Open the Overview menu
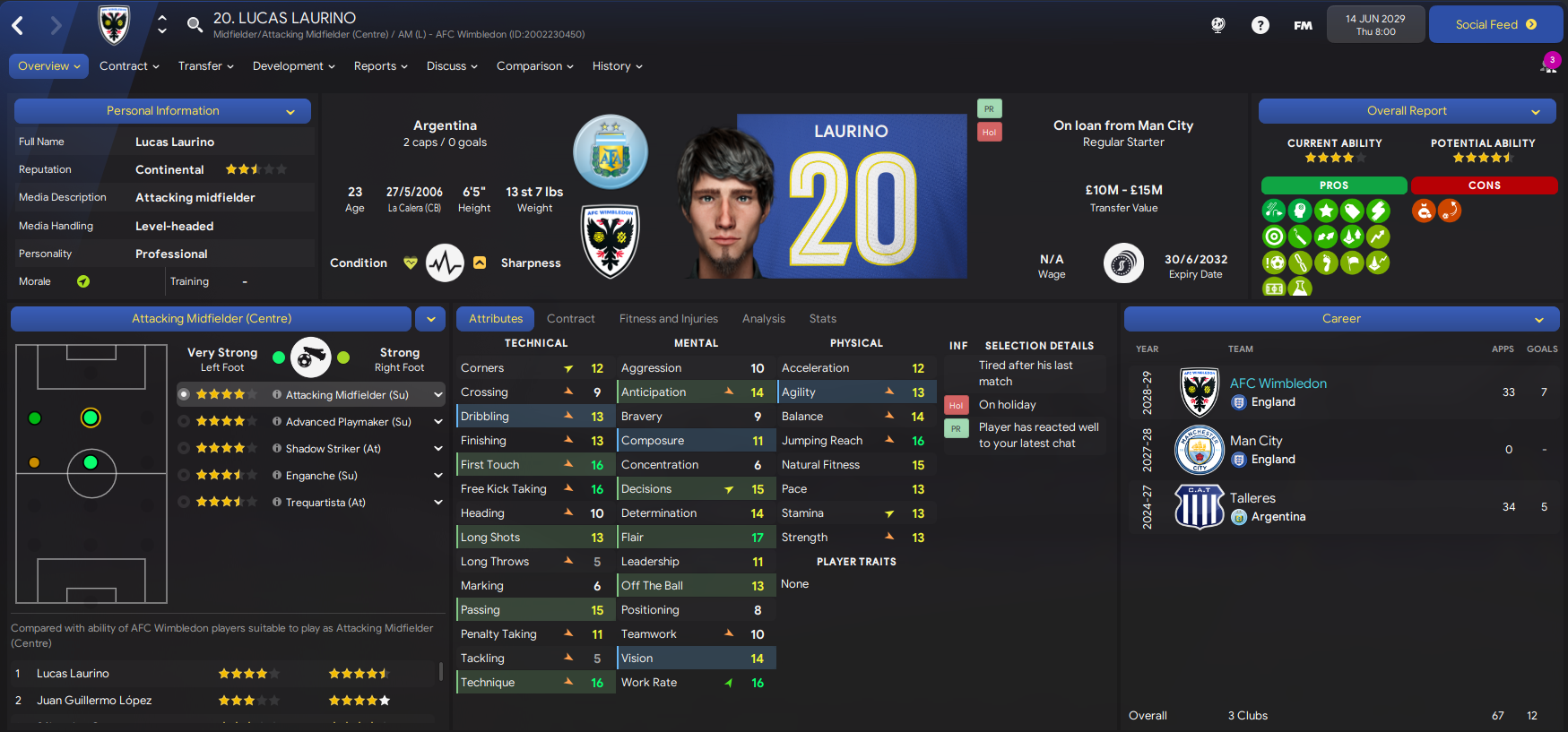The height and width of the screenshot is (732, 1568). 48,66
